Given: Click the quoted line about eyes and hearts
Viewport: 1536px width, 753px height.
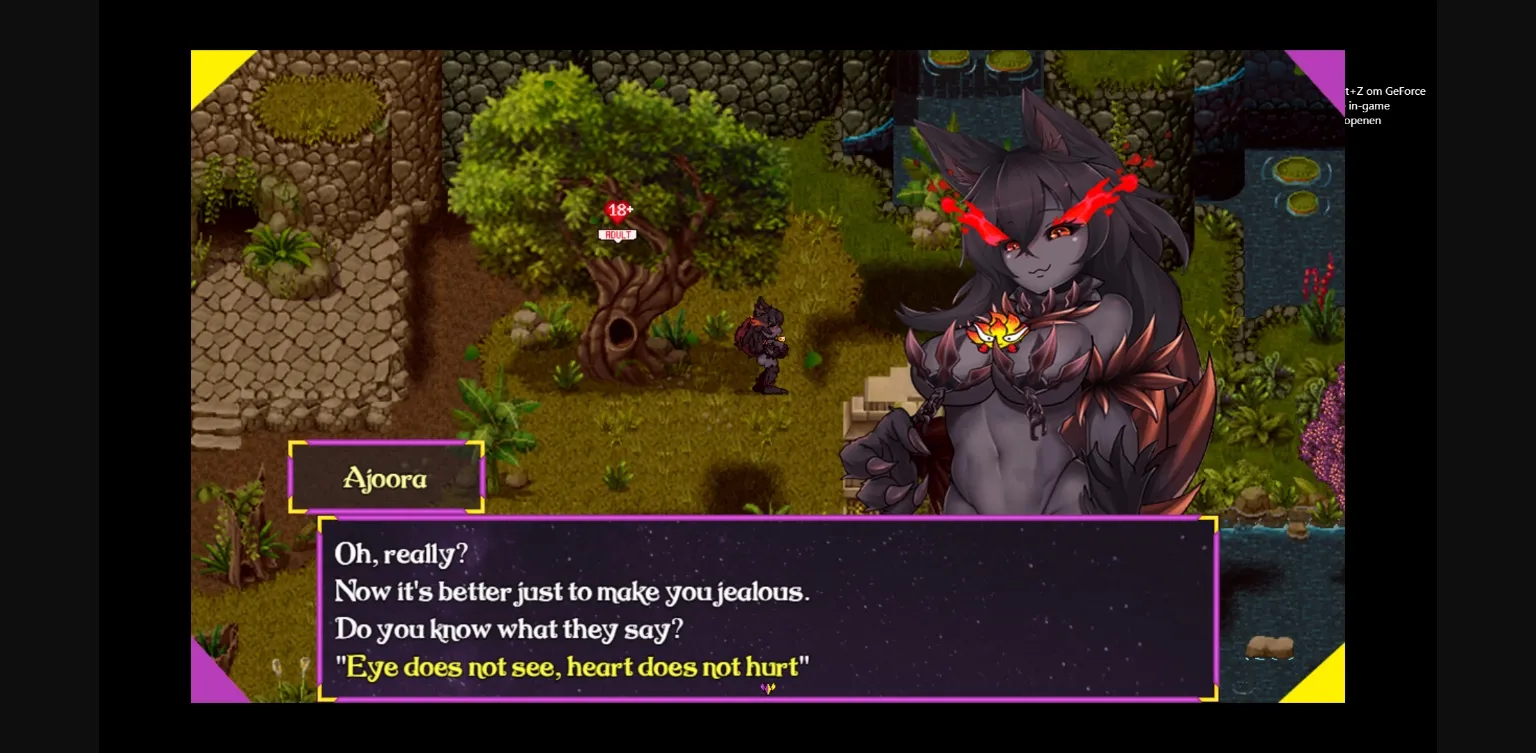Looking at the screenshot, I should pyautogui.click(x=575, y=667).
